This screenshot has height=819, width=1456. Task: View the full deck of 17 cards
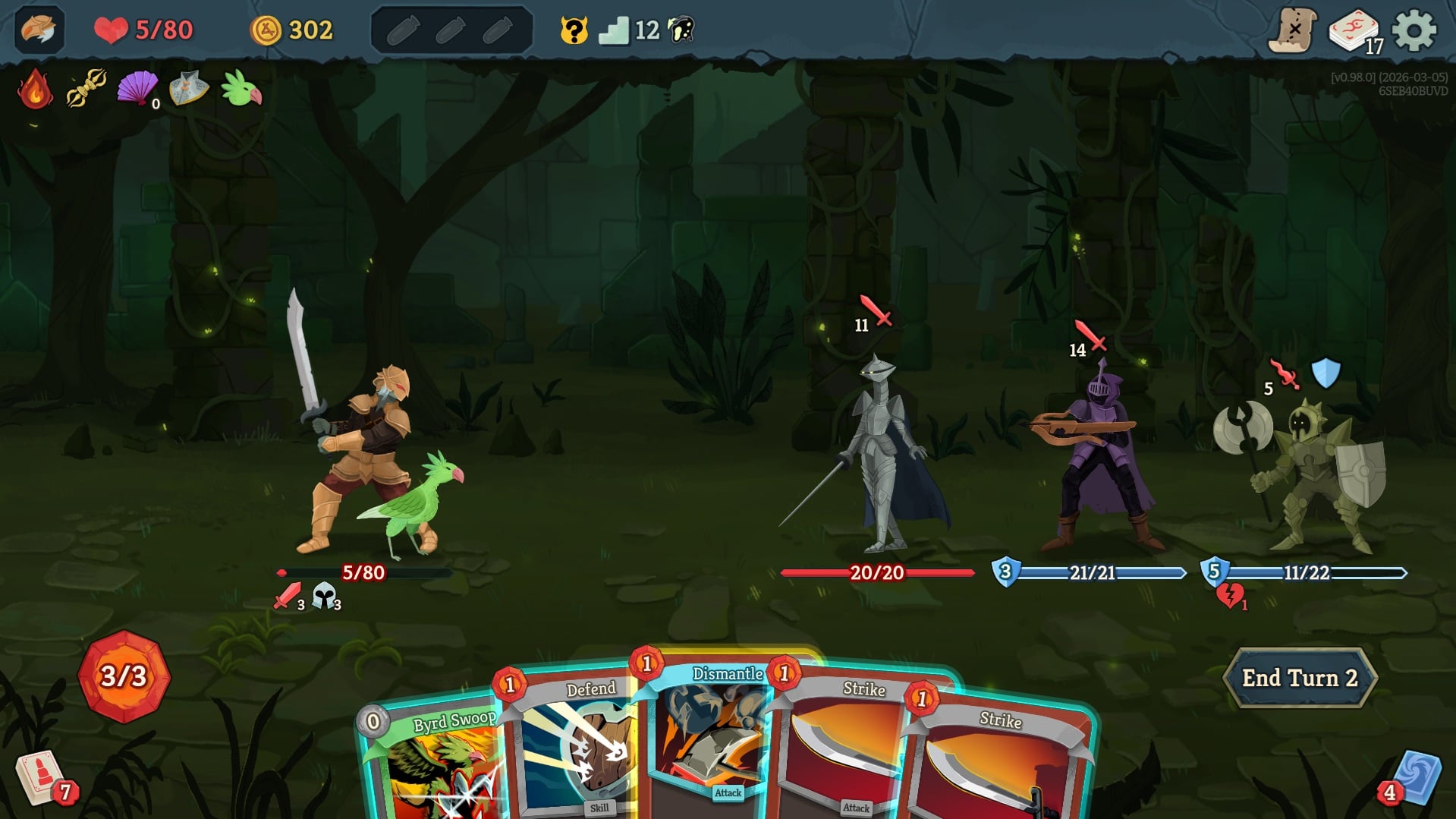1354,32
